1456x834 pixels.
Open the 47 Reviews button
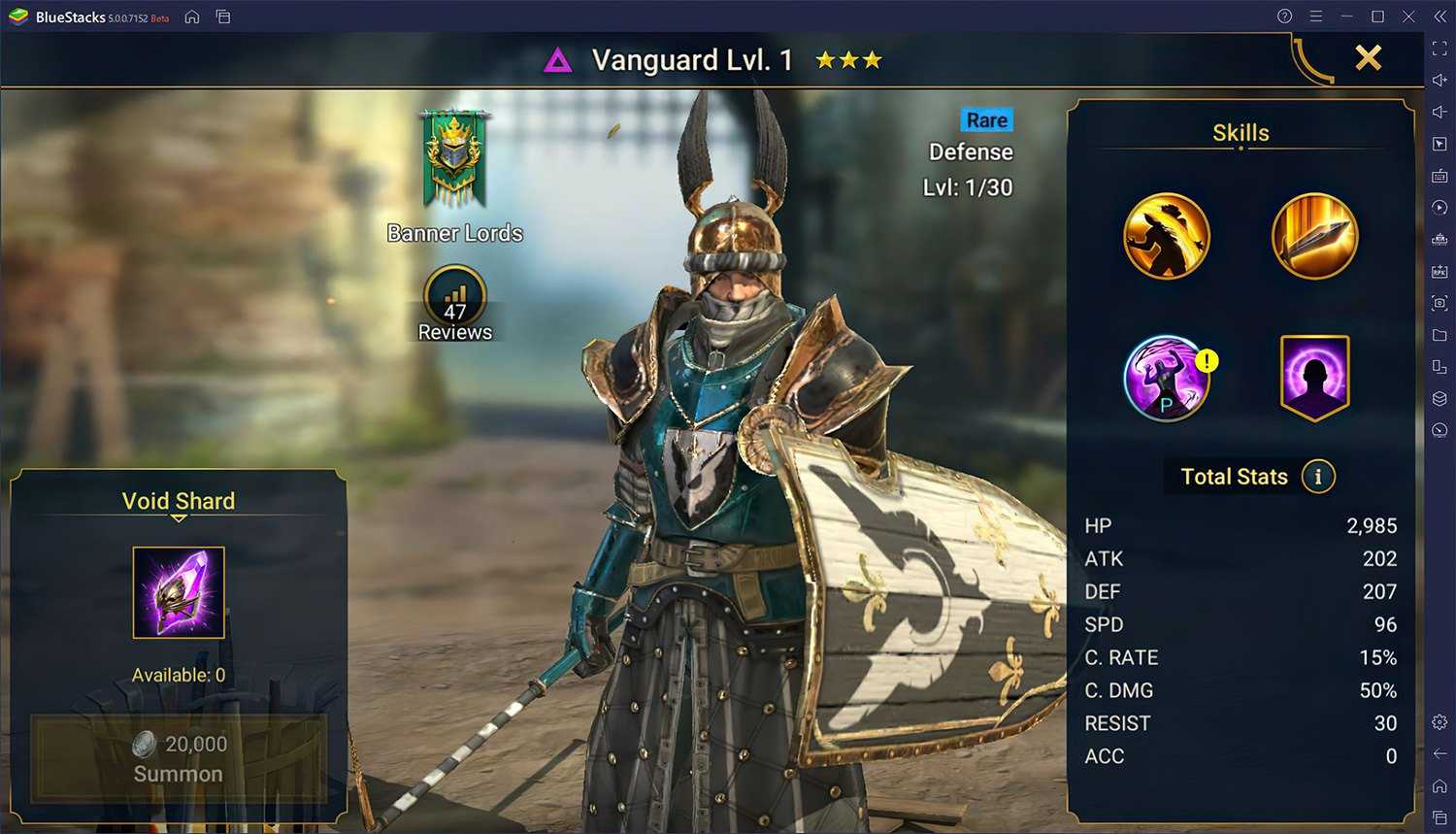tap(454, 304)
